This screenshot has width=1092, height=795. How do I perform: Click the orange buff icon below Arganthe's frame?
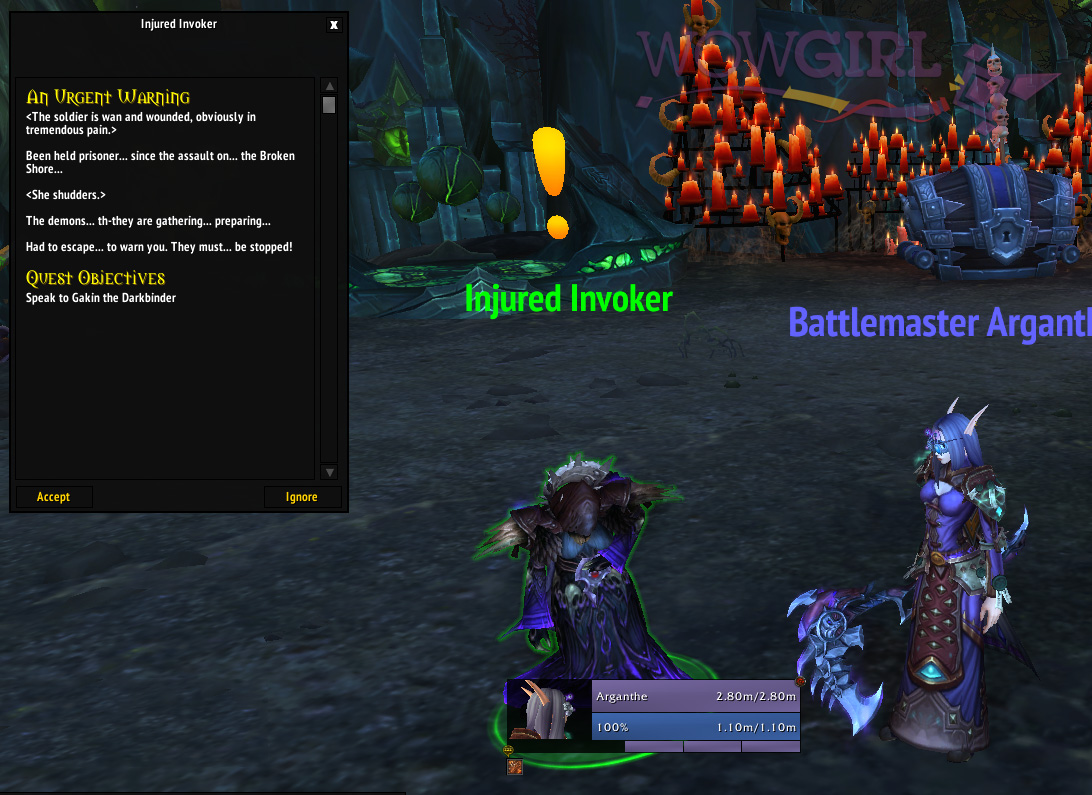[x=516, y=767]
